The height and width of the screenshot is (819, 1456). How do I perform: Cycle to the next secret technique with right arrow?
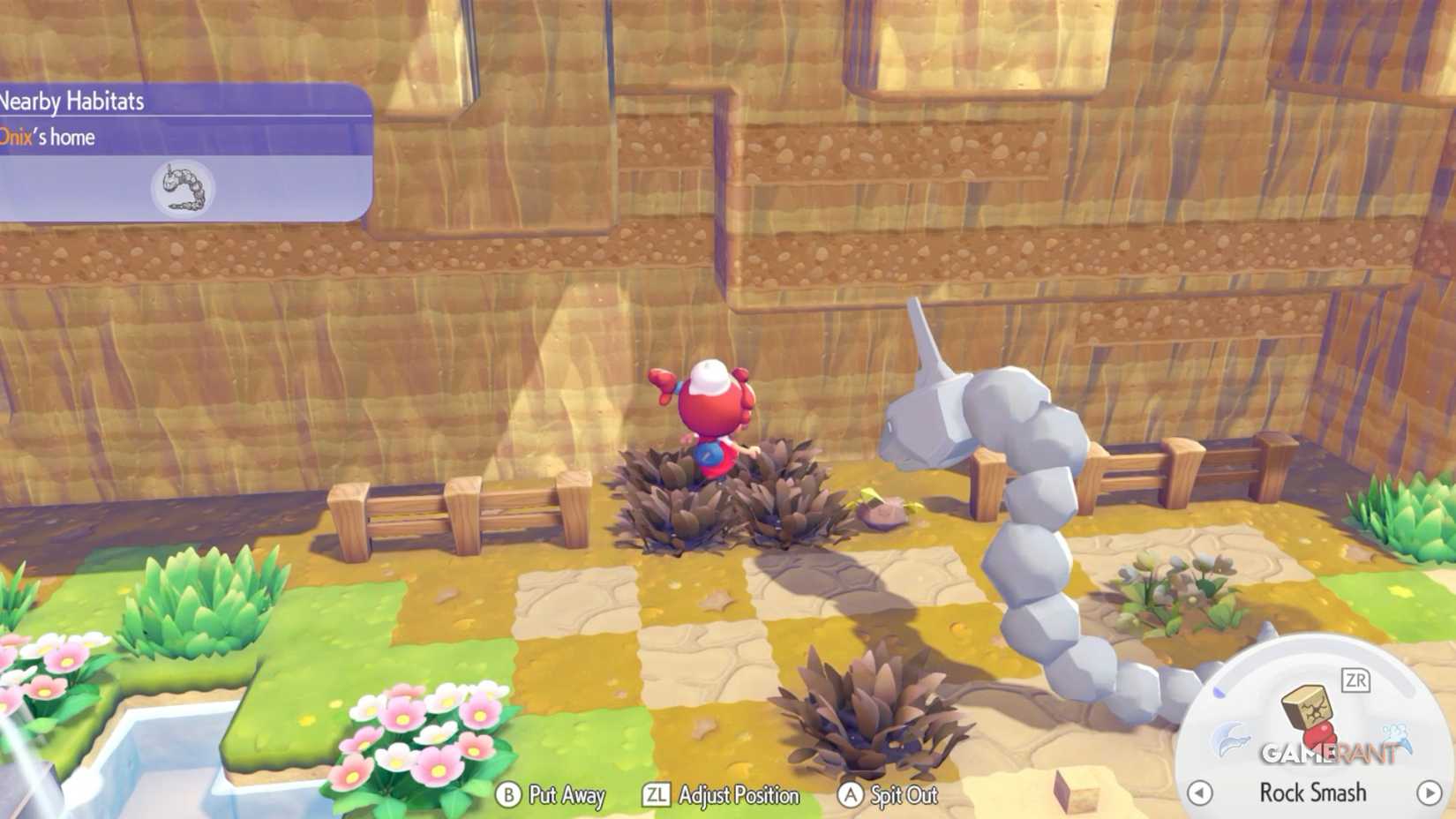click(1430, 793)
